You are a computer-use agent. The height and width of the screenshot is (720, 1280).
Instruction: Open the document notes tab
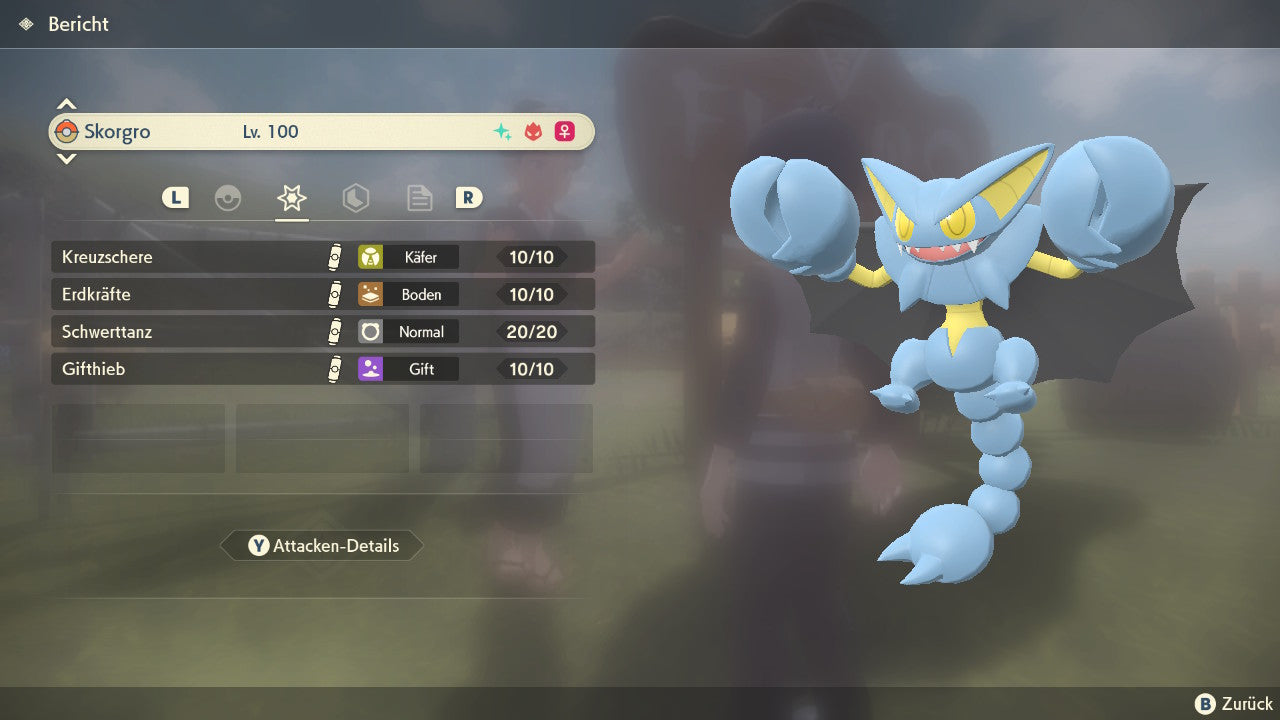pos(419,198)
